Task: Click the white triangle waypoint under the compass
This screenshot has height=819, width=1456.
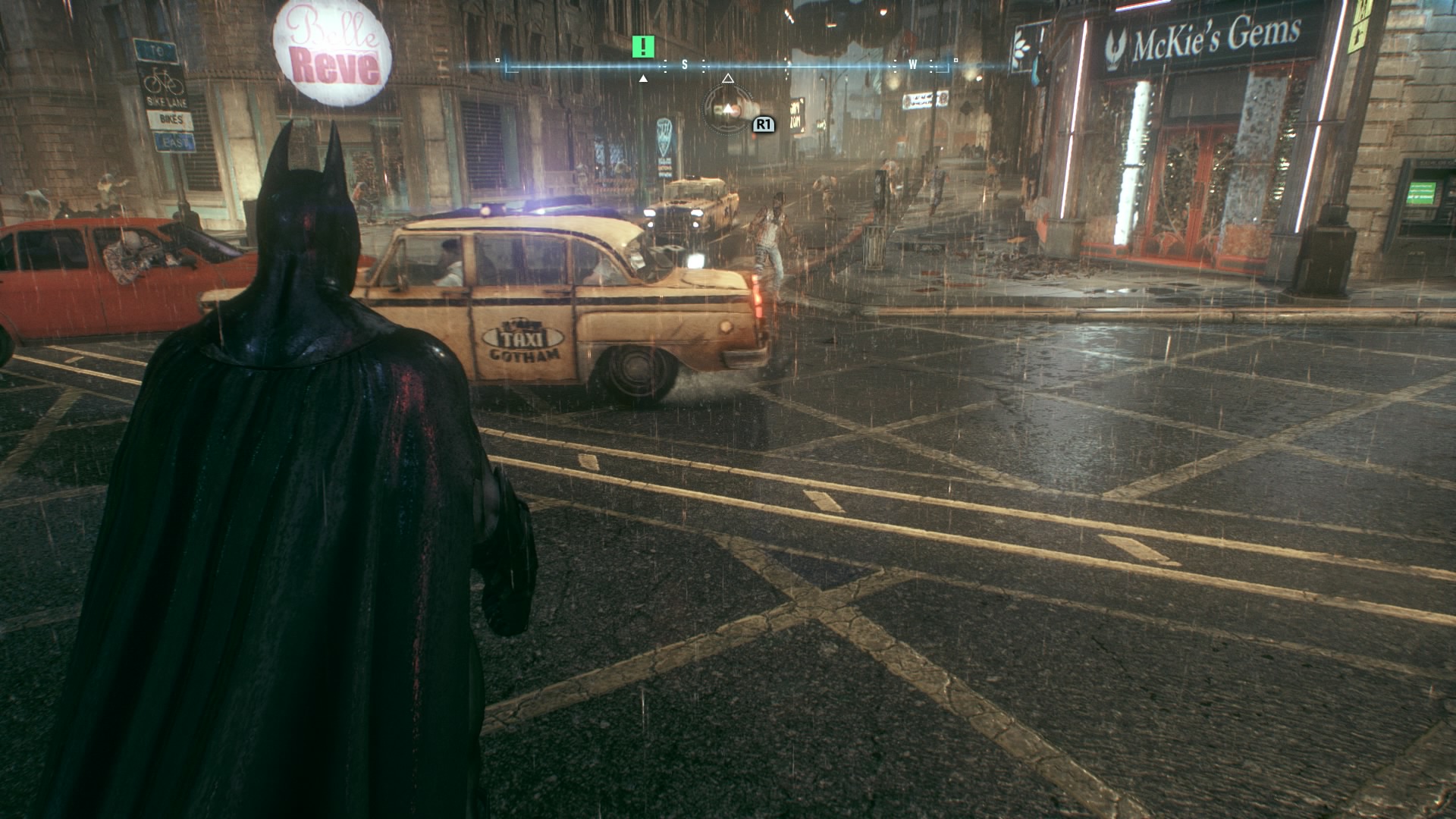Action: 644,79
